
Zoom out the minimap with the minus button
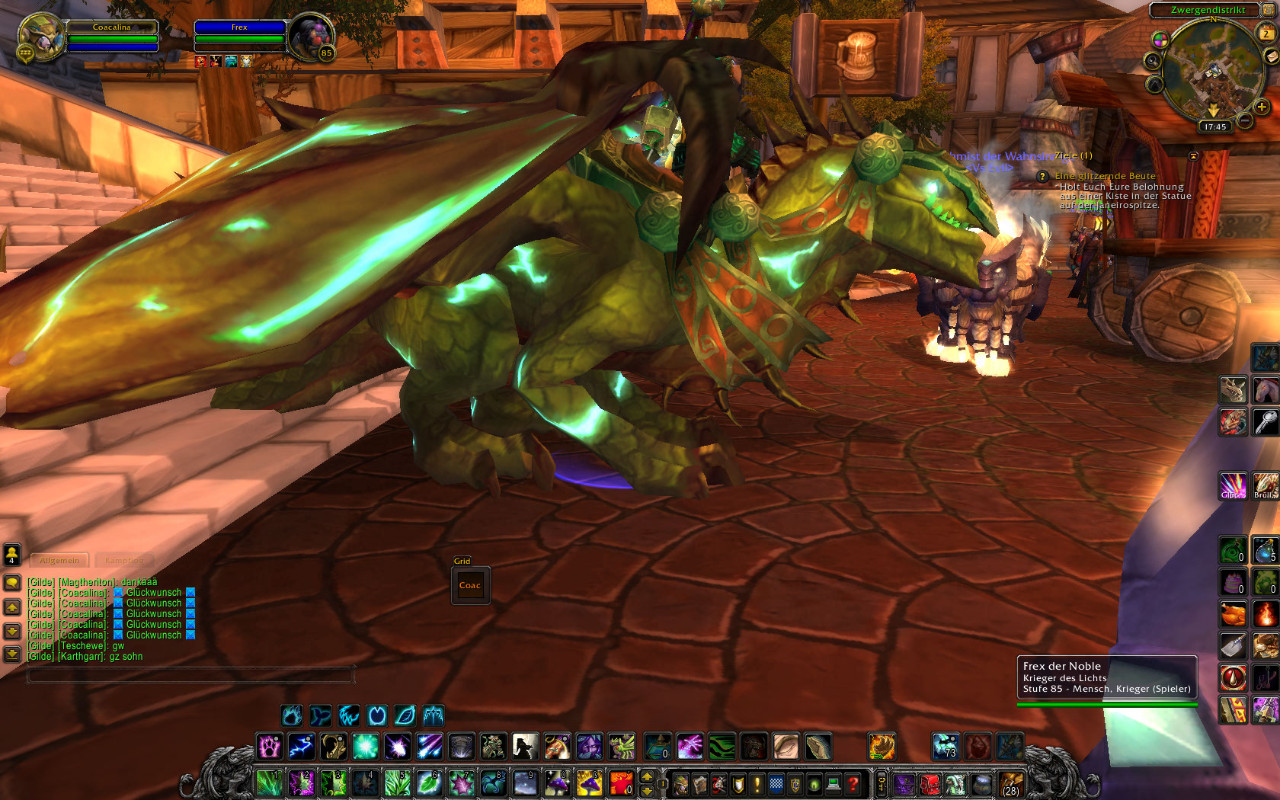click(x=1245, y=121)
